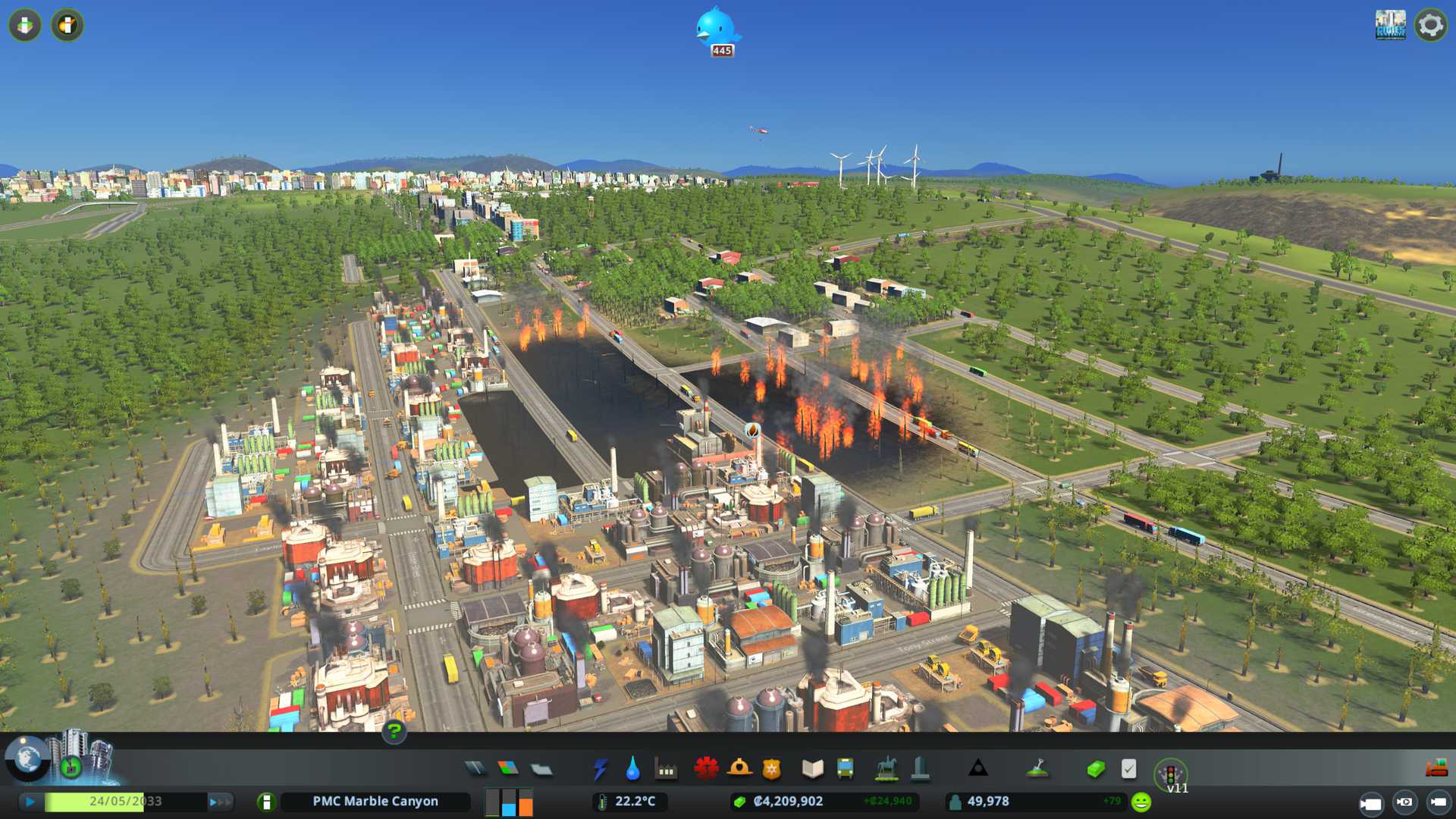
Task: Open the city info button beside city name
Action: [266, 802]
